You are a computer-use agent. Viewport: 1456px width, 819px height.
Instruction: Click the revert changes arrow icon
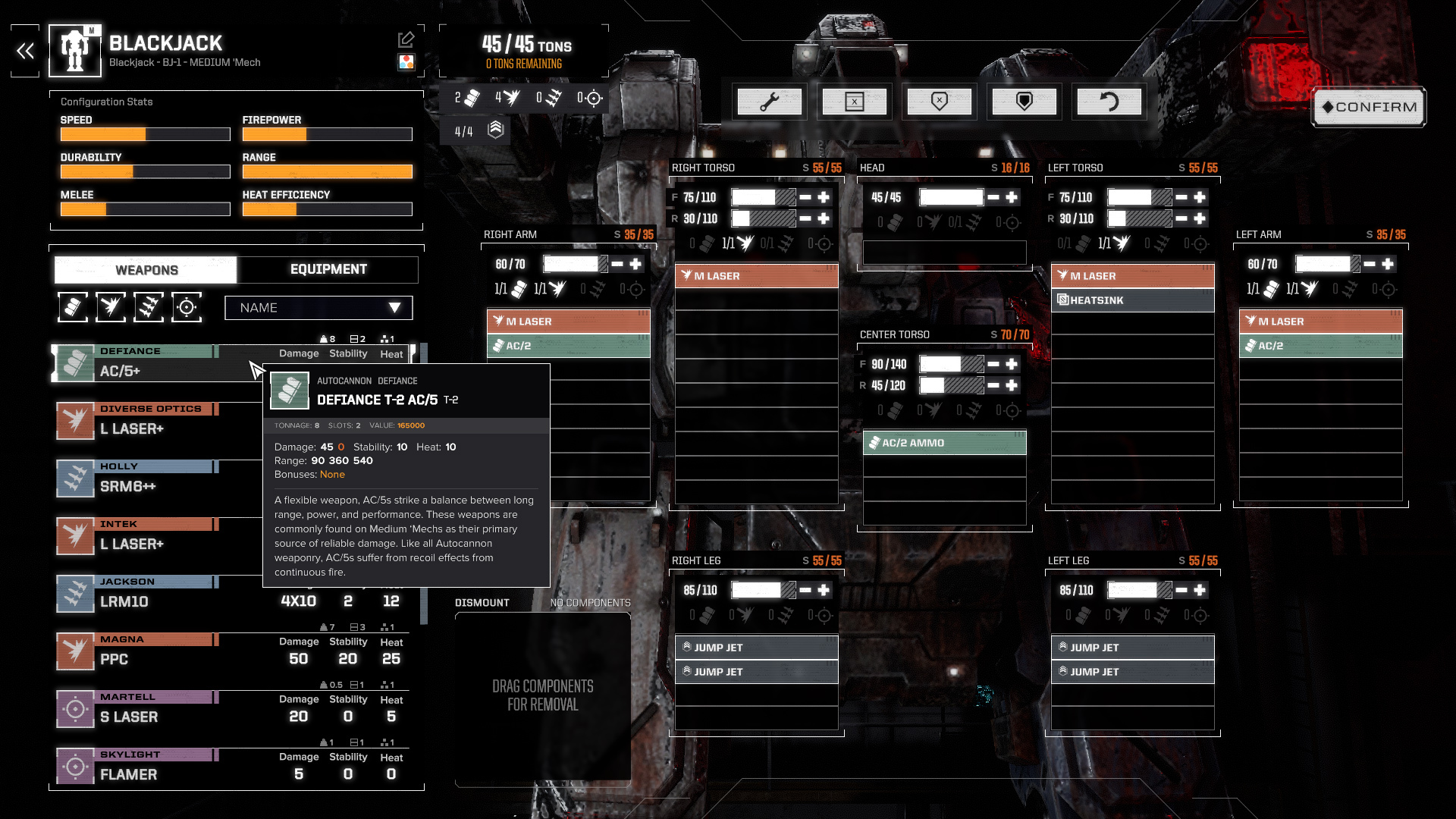pos(1109,101)
